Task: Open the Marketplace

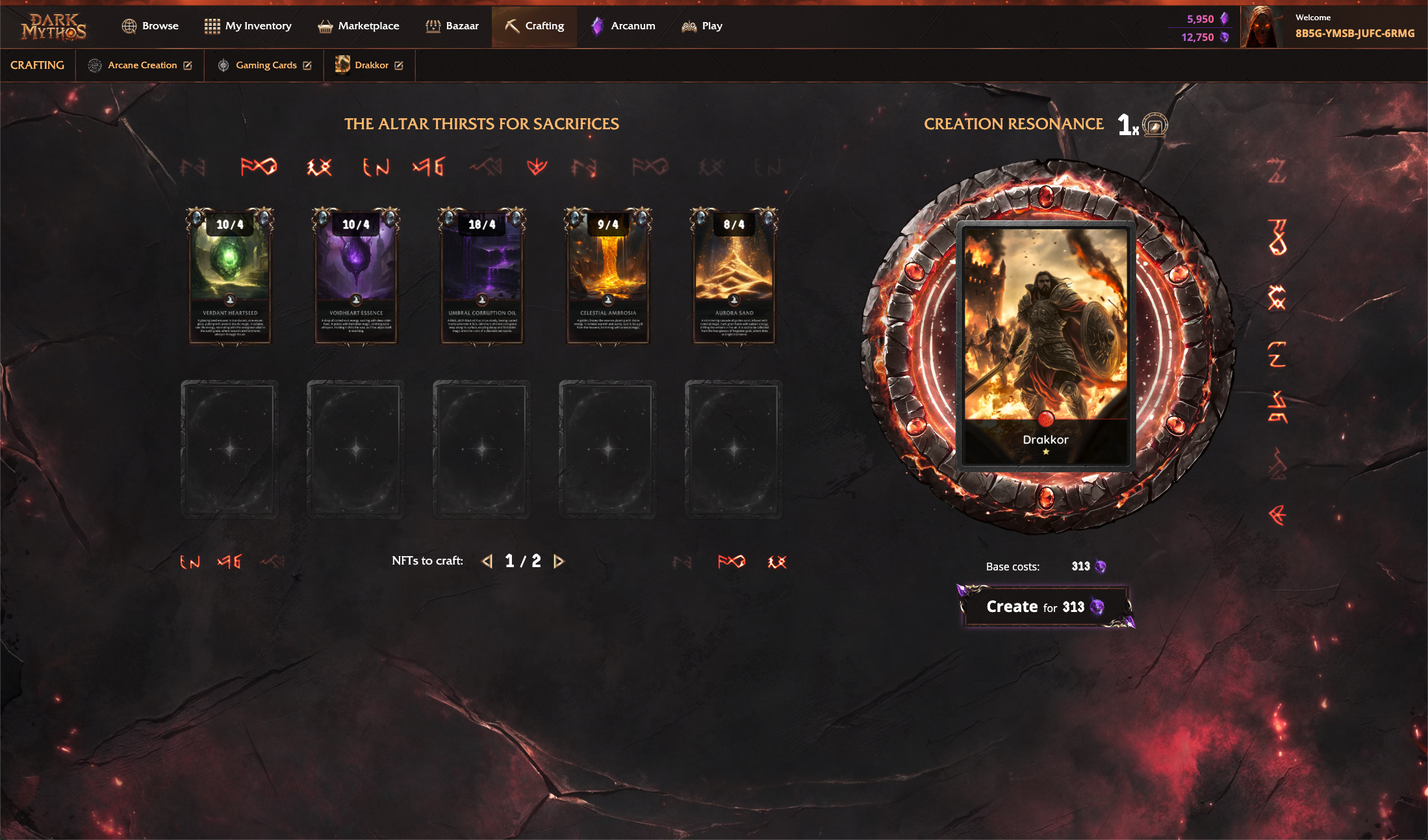Action: (358, 26)
